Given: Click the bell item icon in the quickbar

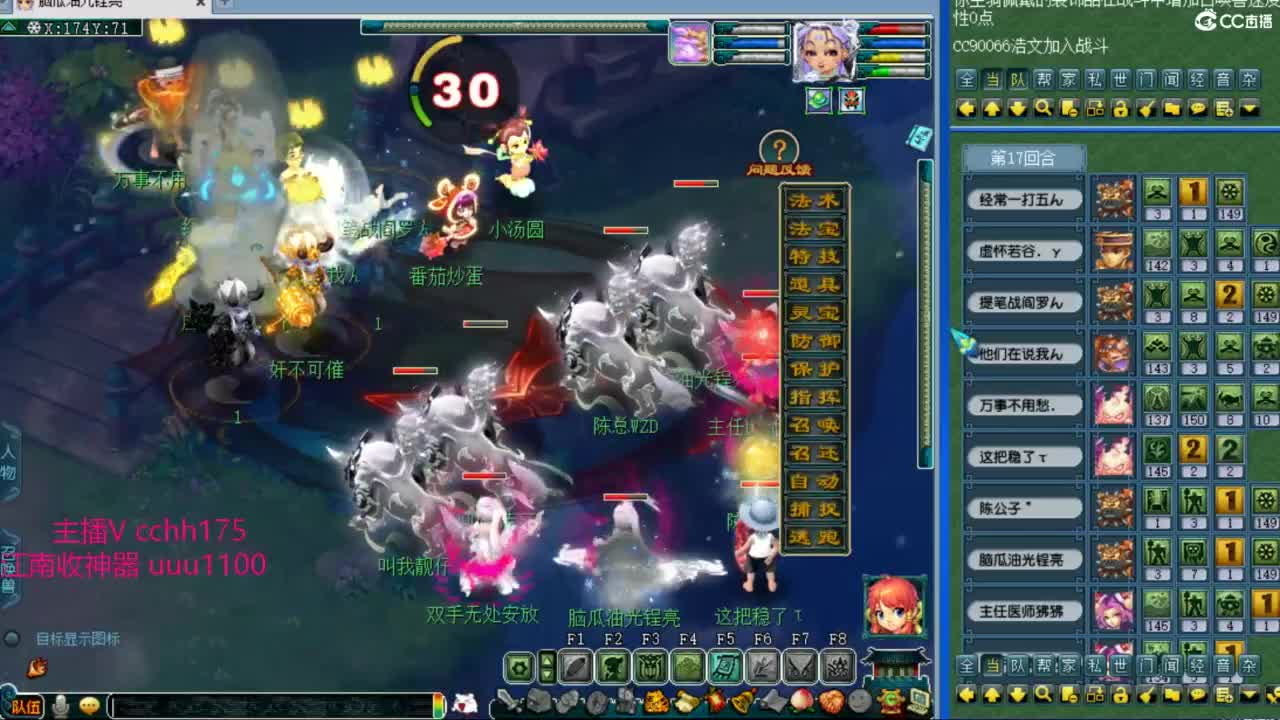Looking at the screenshot, I should (x=740, y=700).
